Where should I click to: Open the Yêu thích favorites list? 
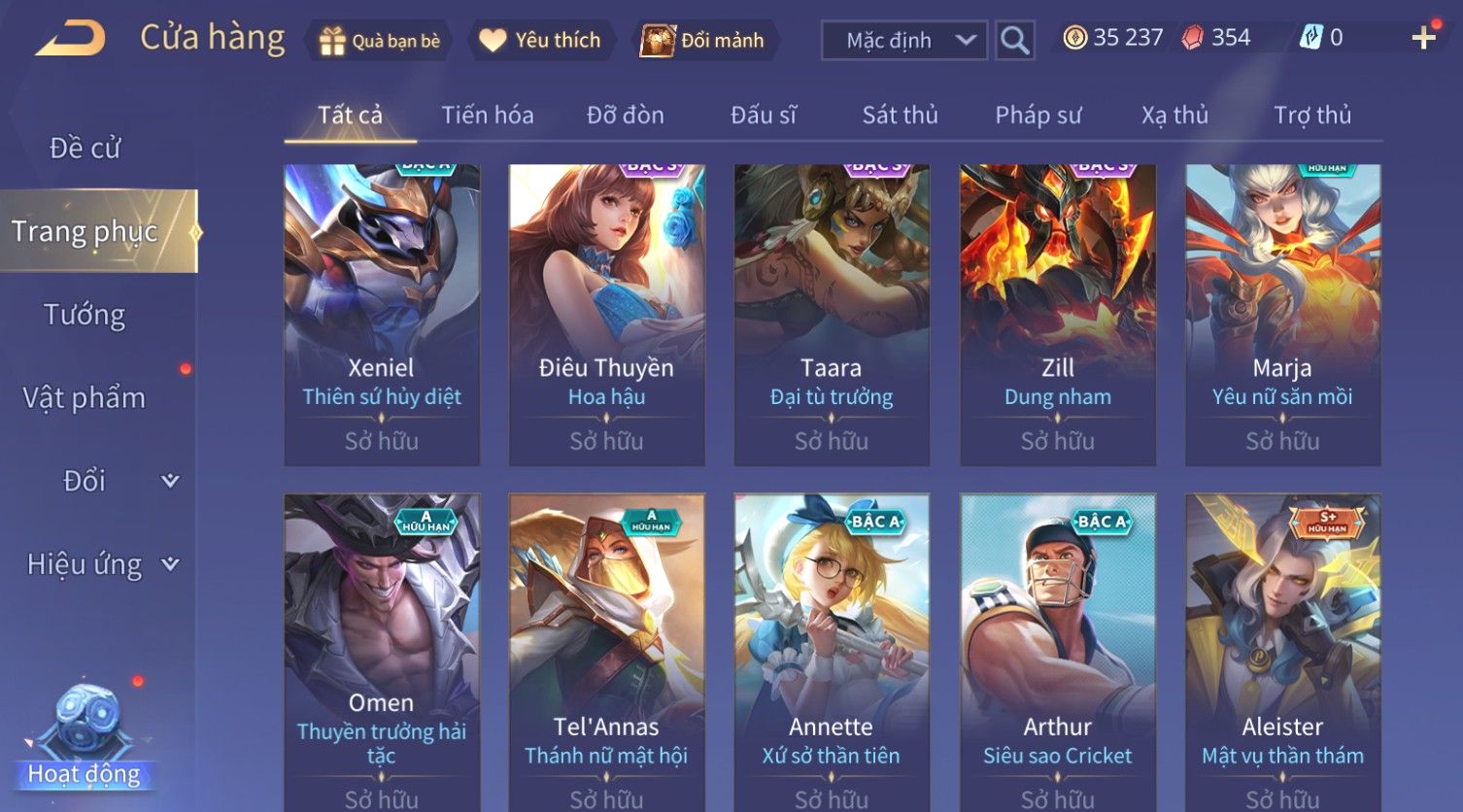click(x=540, y=41)
